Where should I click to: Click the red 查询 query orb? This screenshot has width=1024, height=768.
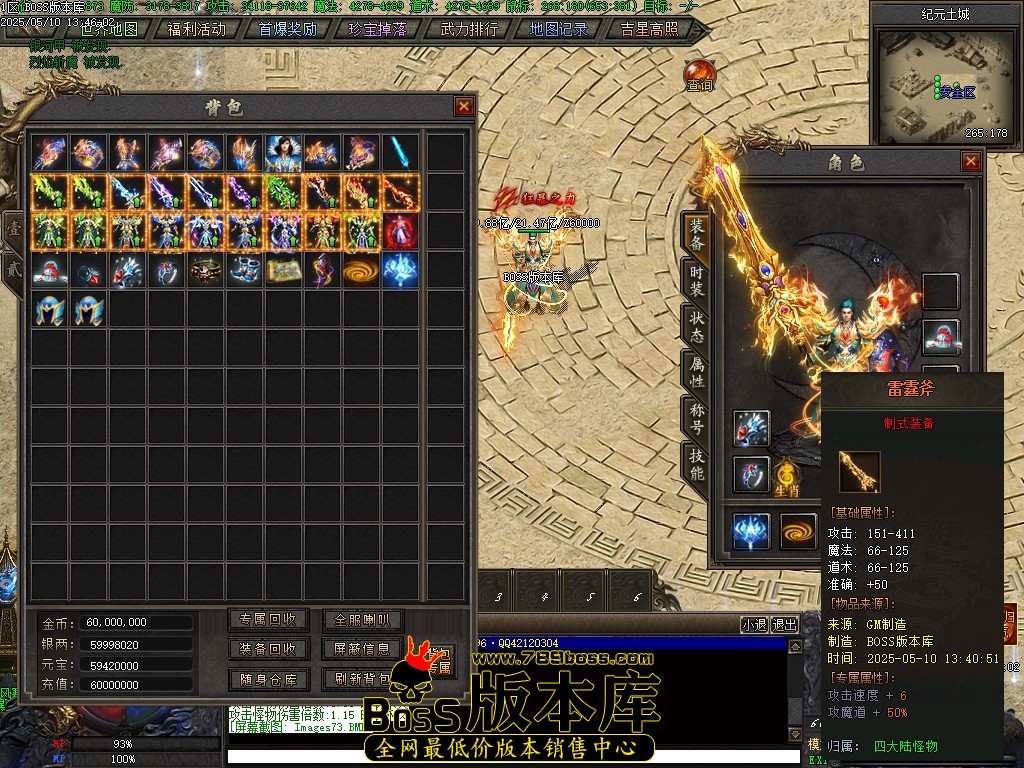pyautogui.click(x=700, y=76)
